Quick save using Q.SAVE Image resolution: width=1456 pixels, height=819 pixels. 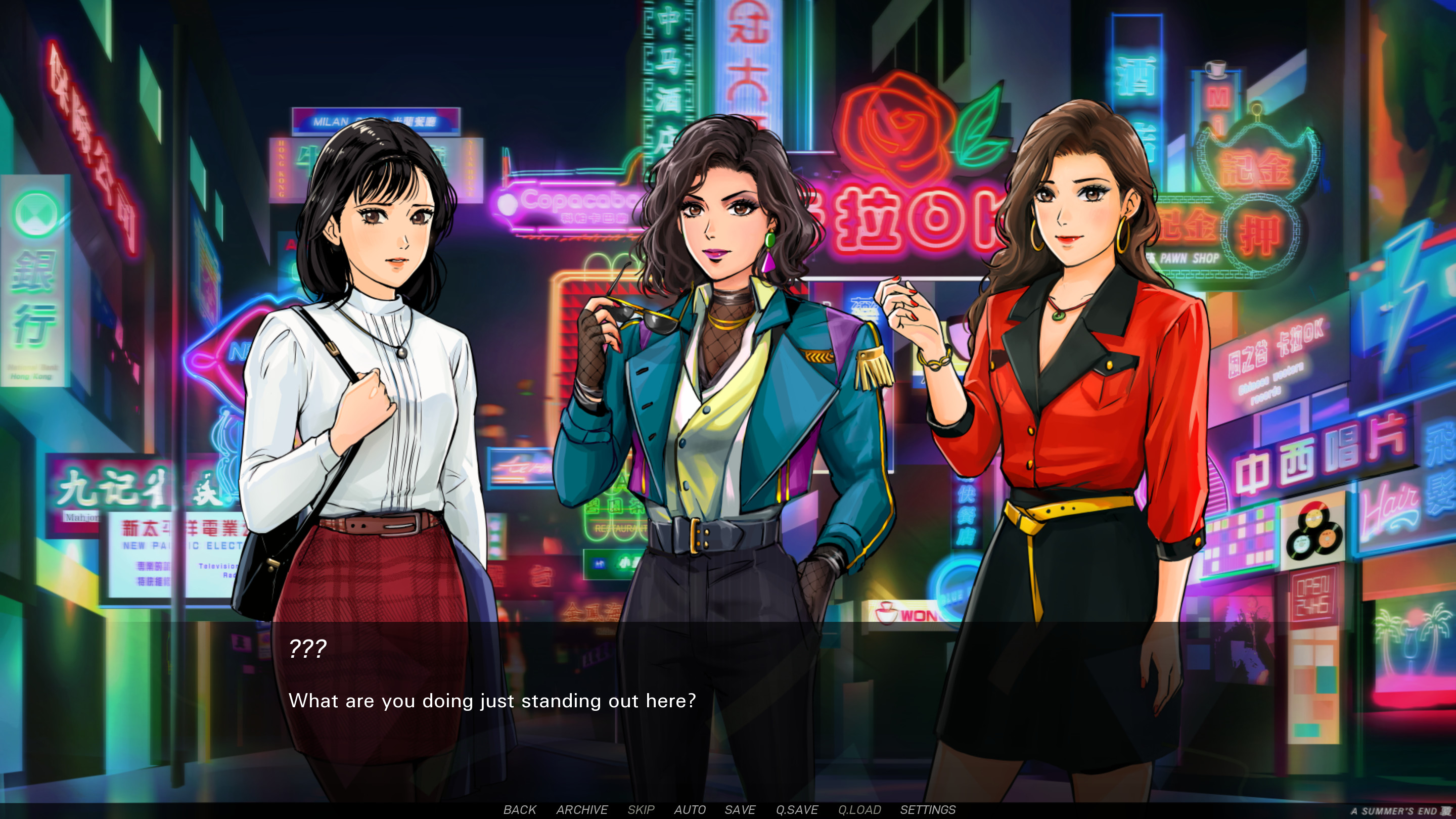pyautogui.click(x=798, y=810)
